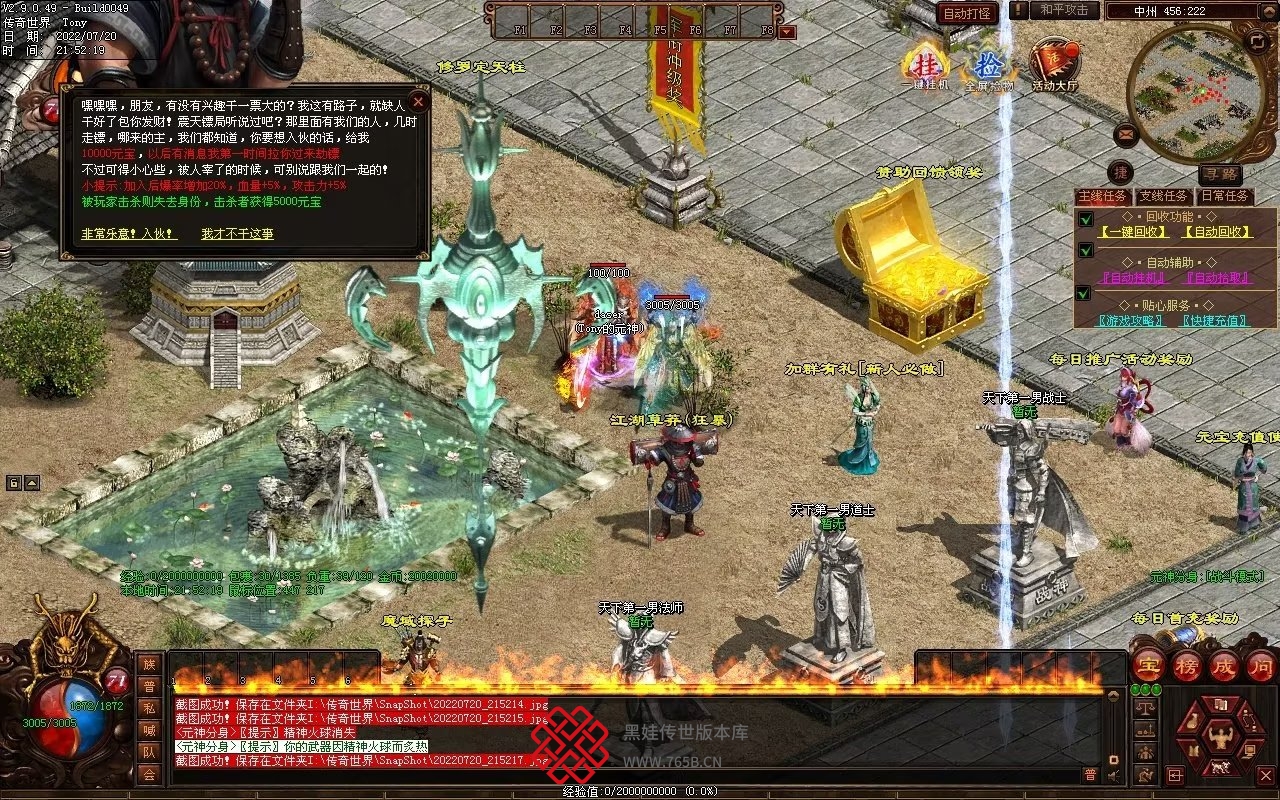
Task: Select the 私 private chat channel button
Action: coord(149,708)
